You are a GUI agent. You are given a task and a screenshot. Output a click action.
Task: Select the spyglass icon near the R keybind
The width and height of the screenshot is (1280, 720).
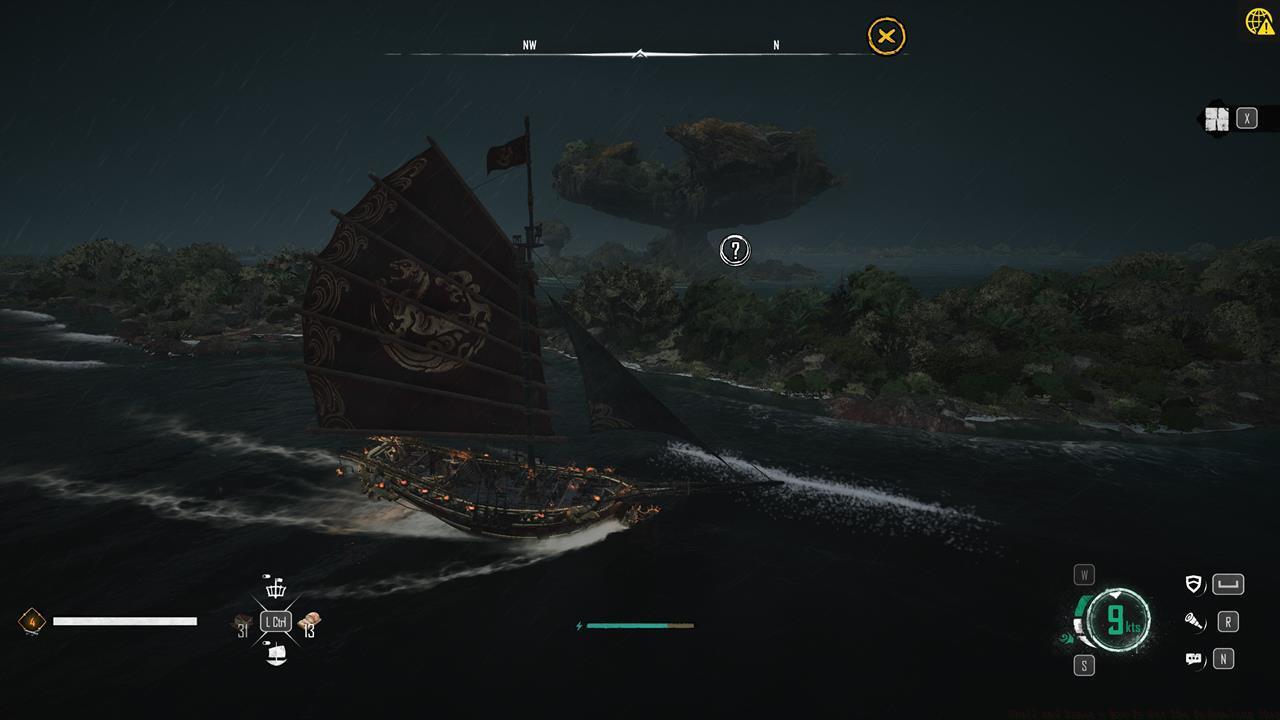pyautogui.click(x=1195, y=622)
